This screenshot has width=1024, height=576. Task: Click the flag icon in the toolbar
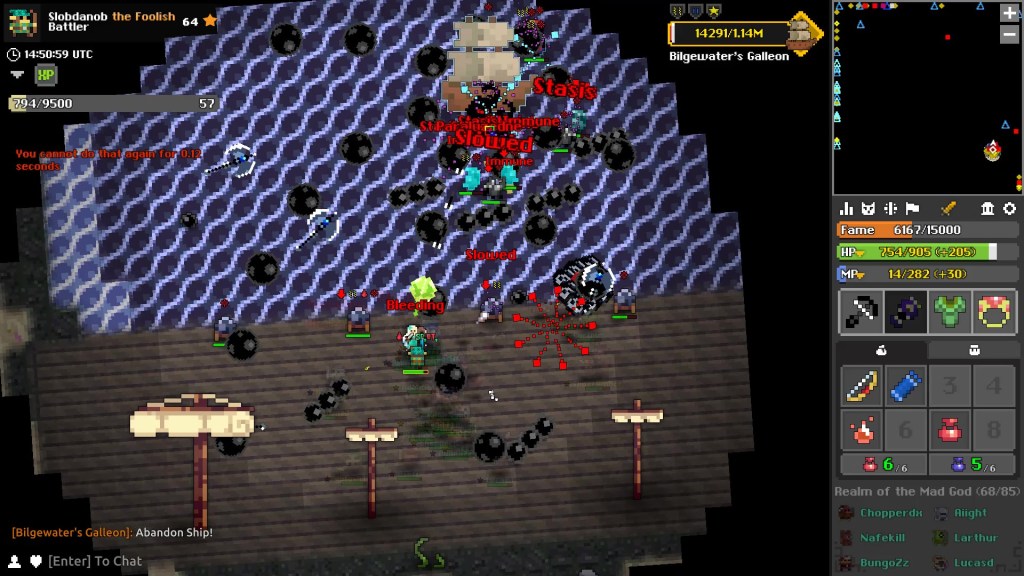[x=912, y=208]
